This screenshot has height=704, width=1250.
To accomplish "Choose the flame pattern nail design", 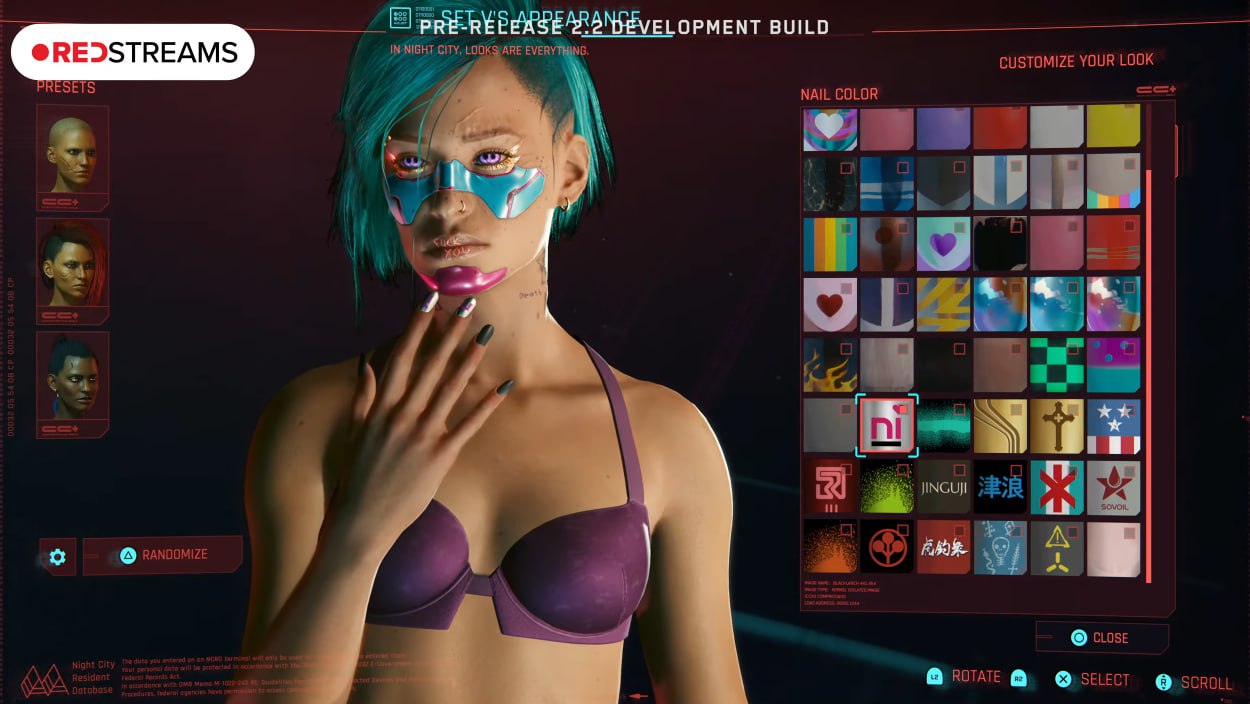I will [x=830, y=365].
